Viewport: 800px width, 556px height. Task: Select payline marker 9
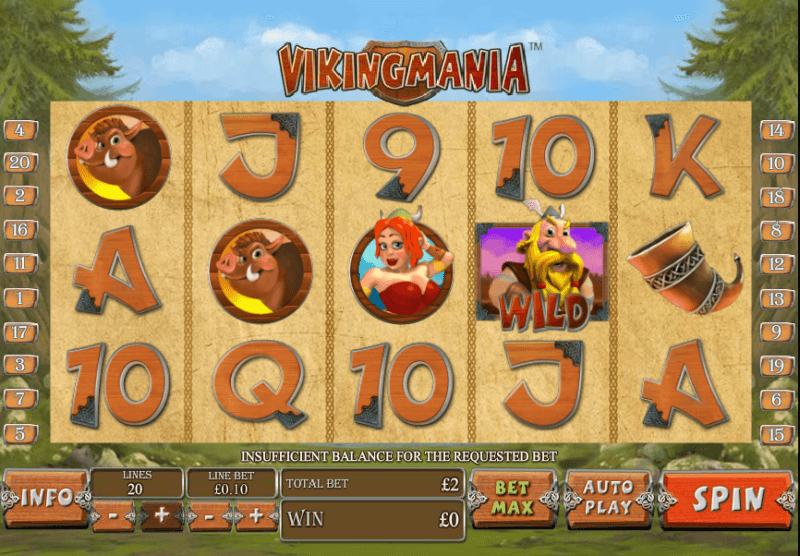(x=777, y=331)
